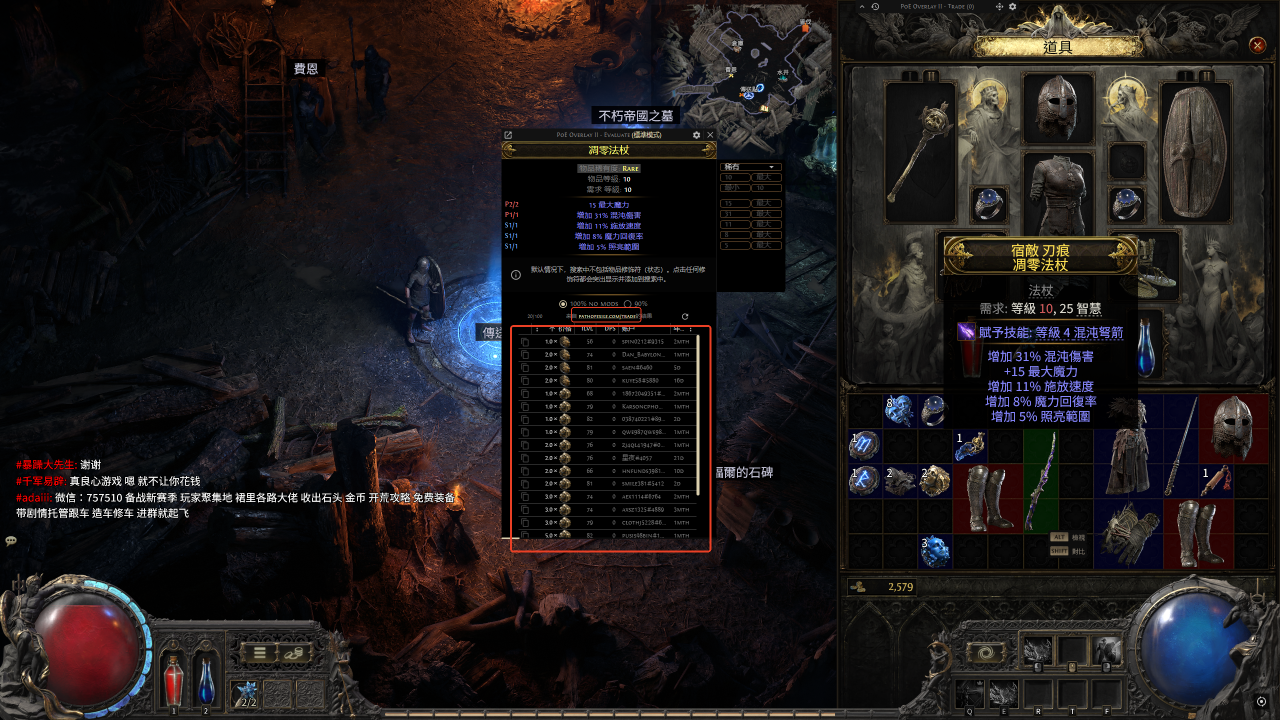Viewport: 1280px width, 720px height.
Task: Refresh the trade search results
Action: click(x=685, y=316)
